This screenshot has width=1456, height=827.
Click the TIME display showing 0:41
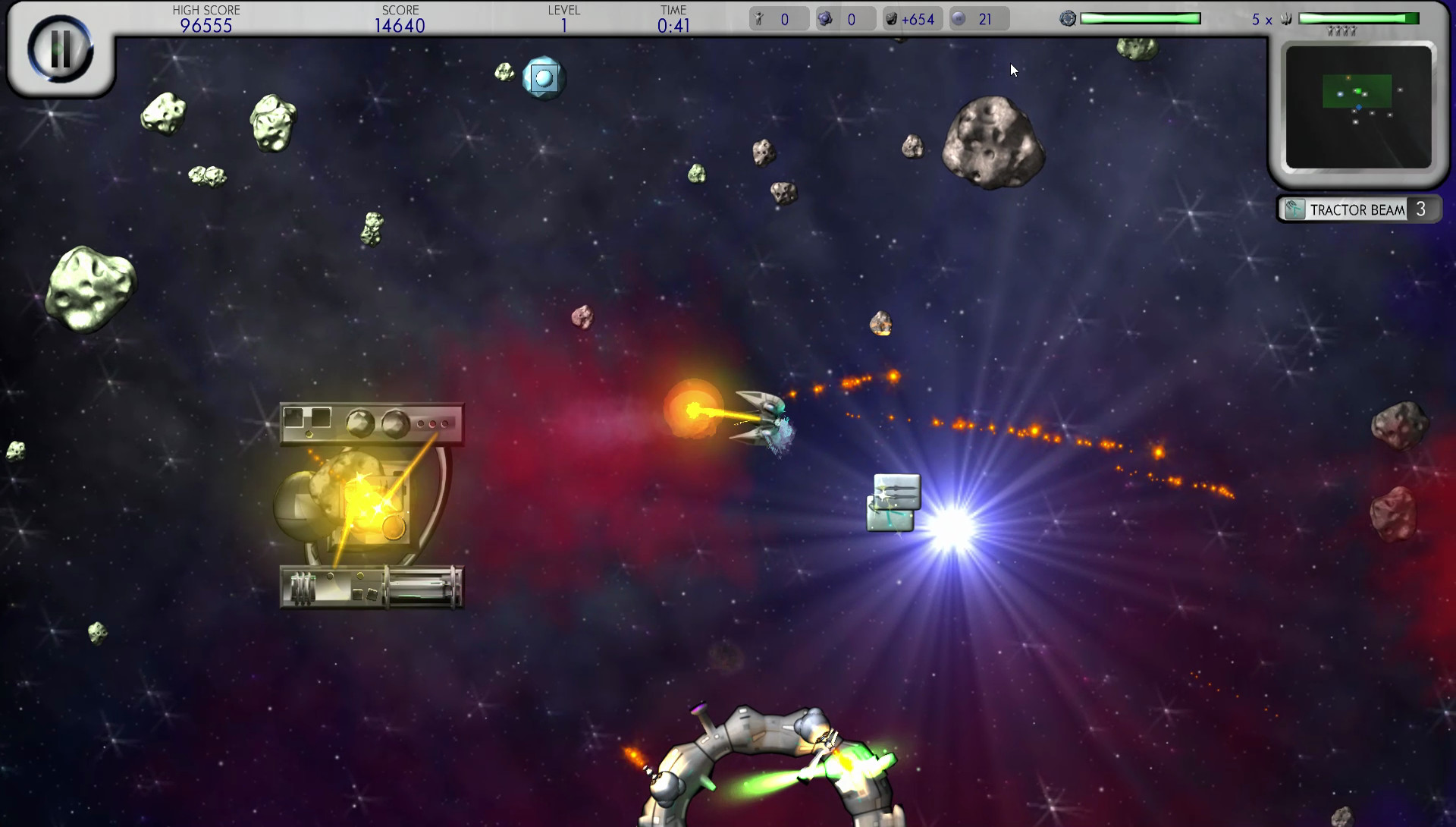(673, 24)
